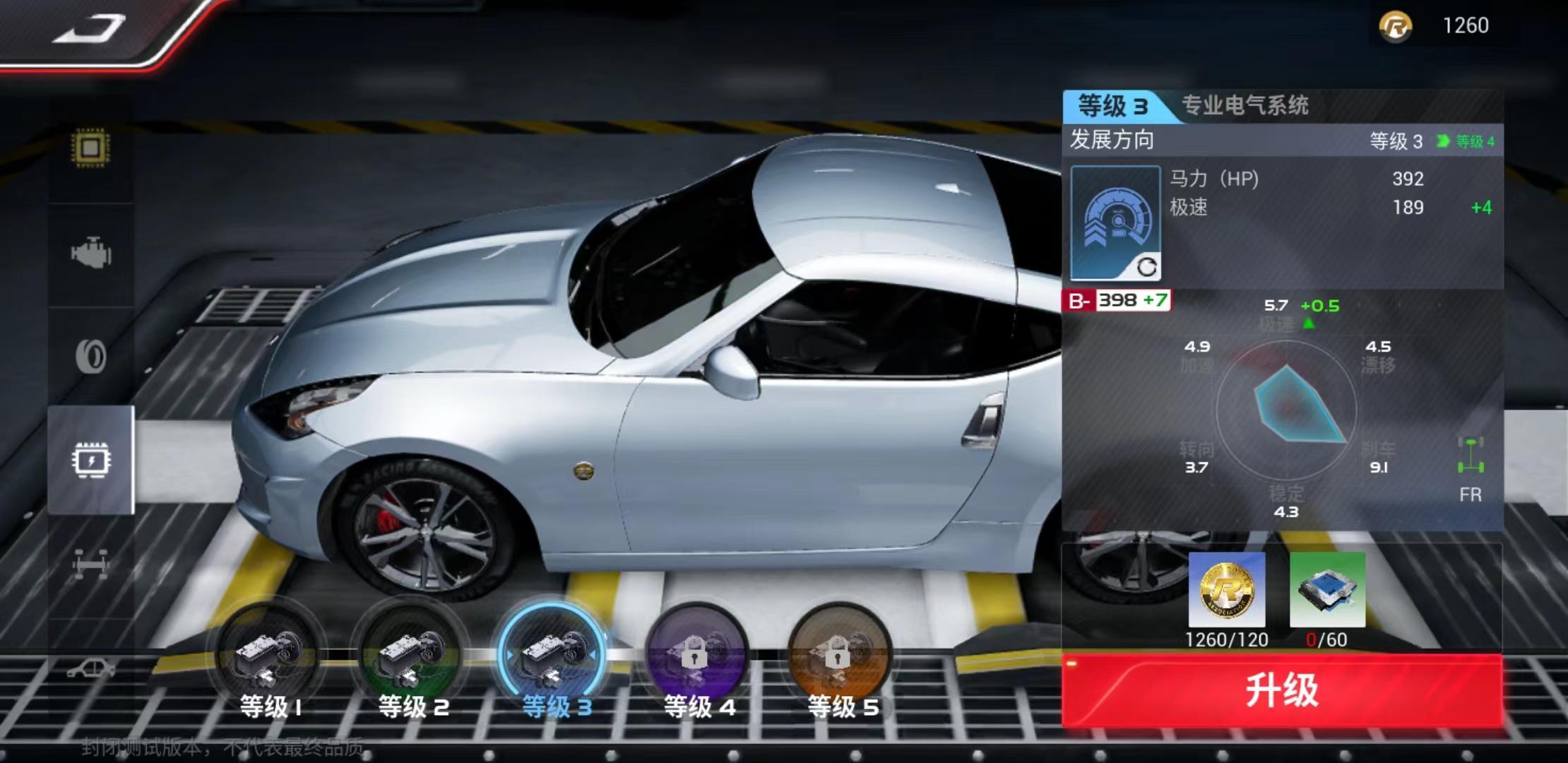The width and height of the screenshot is (1568, 763).
Task: Select the tire upgrade category
Action: point(90,356)
